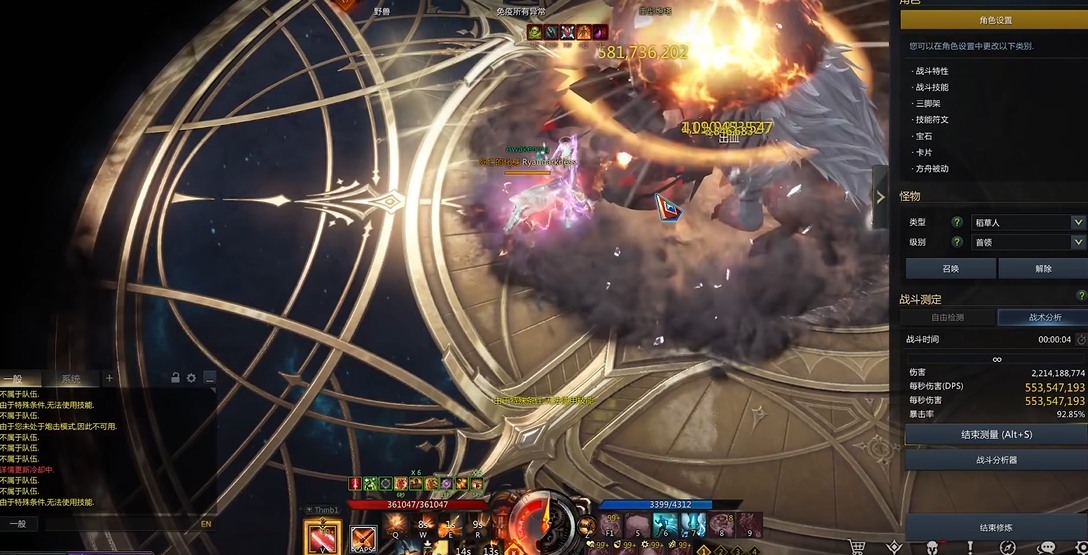
Task: Open chat settings with the gear icon
Action: (191, 378)
